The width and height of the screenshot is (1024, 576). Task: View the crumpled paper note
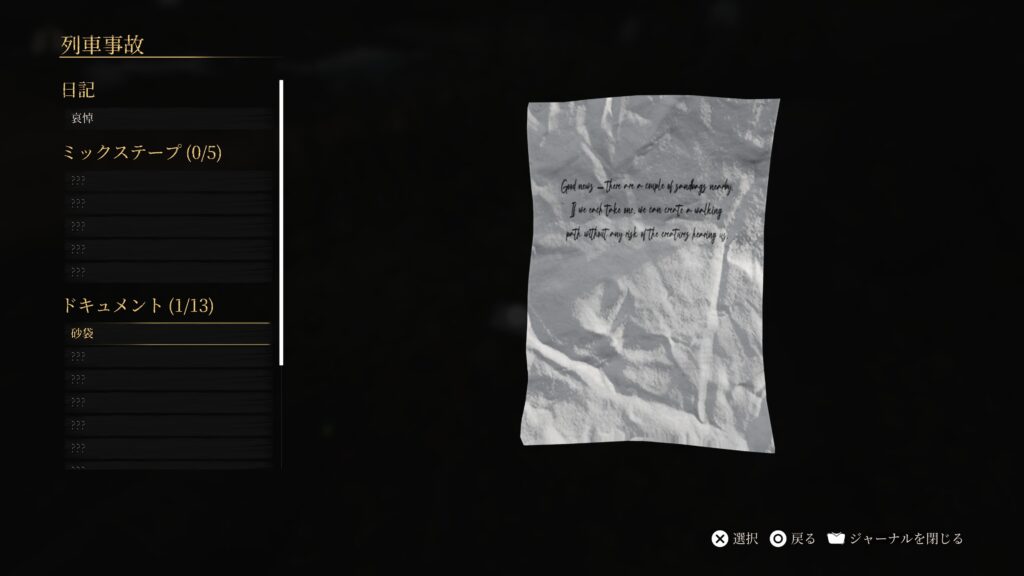coord(652,273)
